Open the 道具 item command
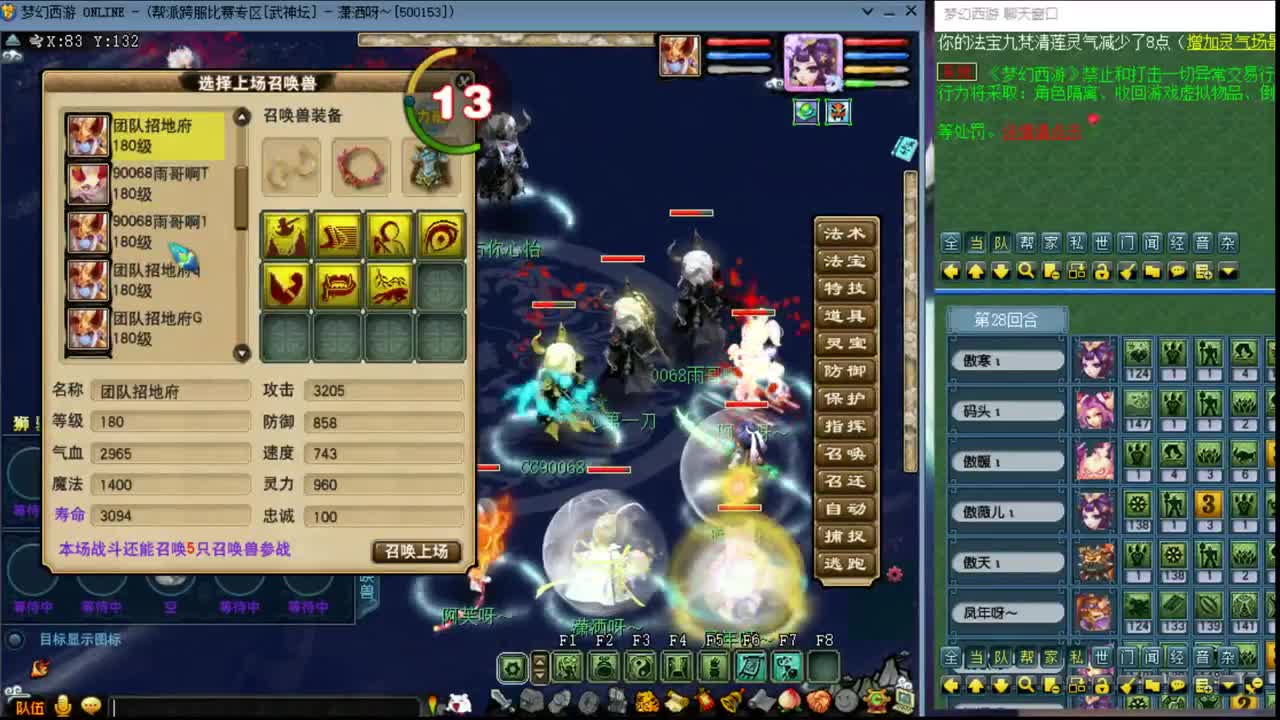 (843, 317)
